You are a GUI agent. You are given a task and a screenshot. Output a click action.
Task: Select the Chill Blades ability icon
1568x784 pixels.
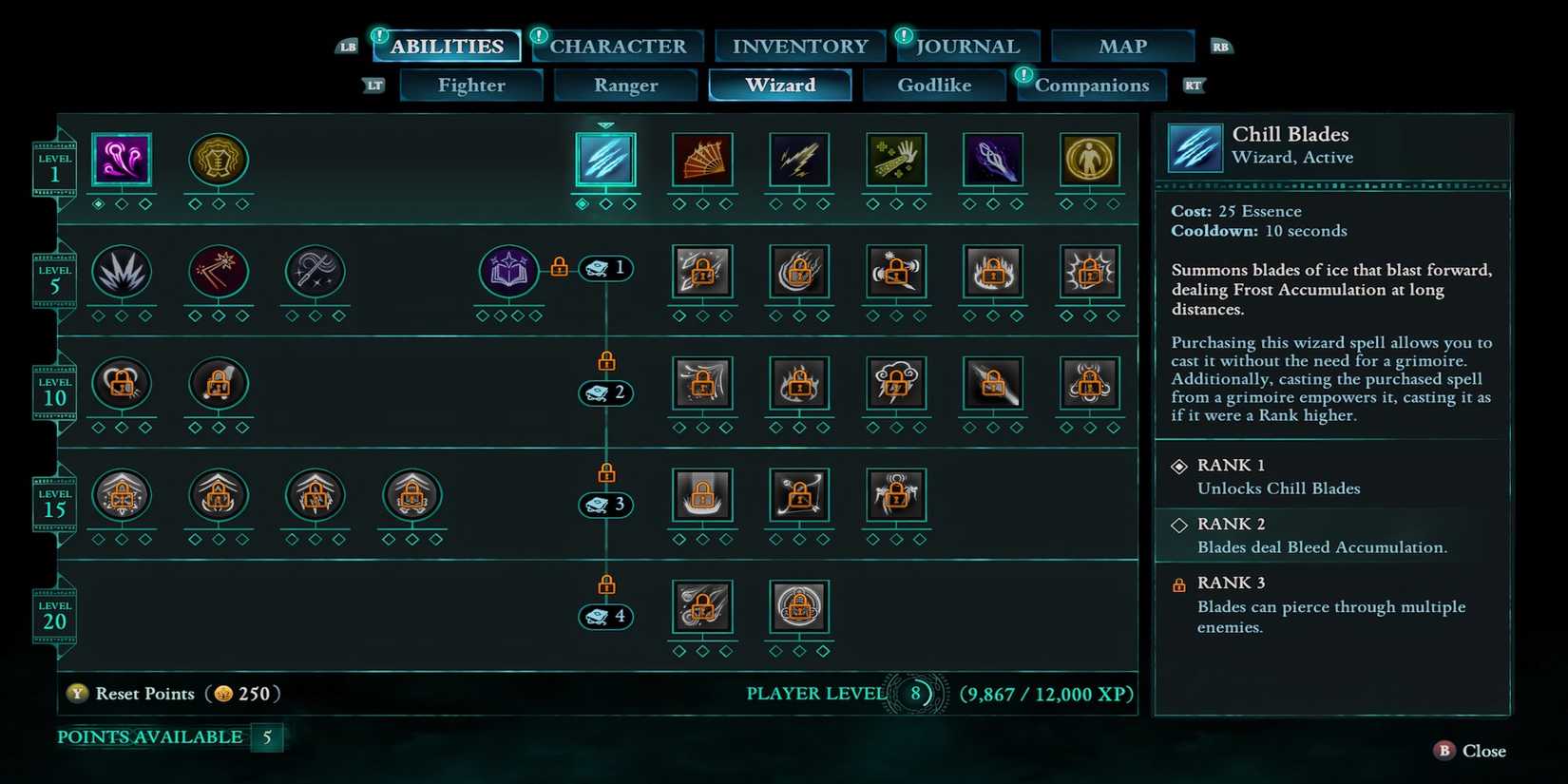[x=605, y=162]
